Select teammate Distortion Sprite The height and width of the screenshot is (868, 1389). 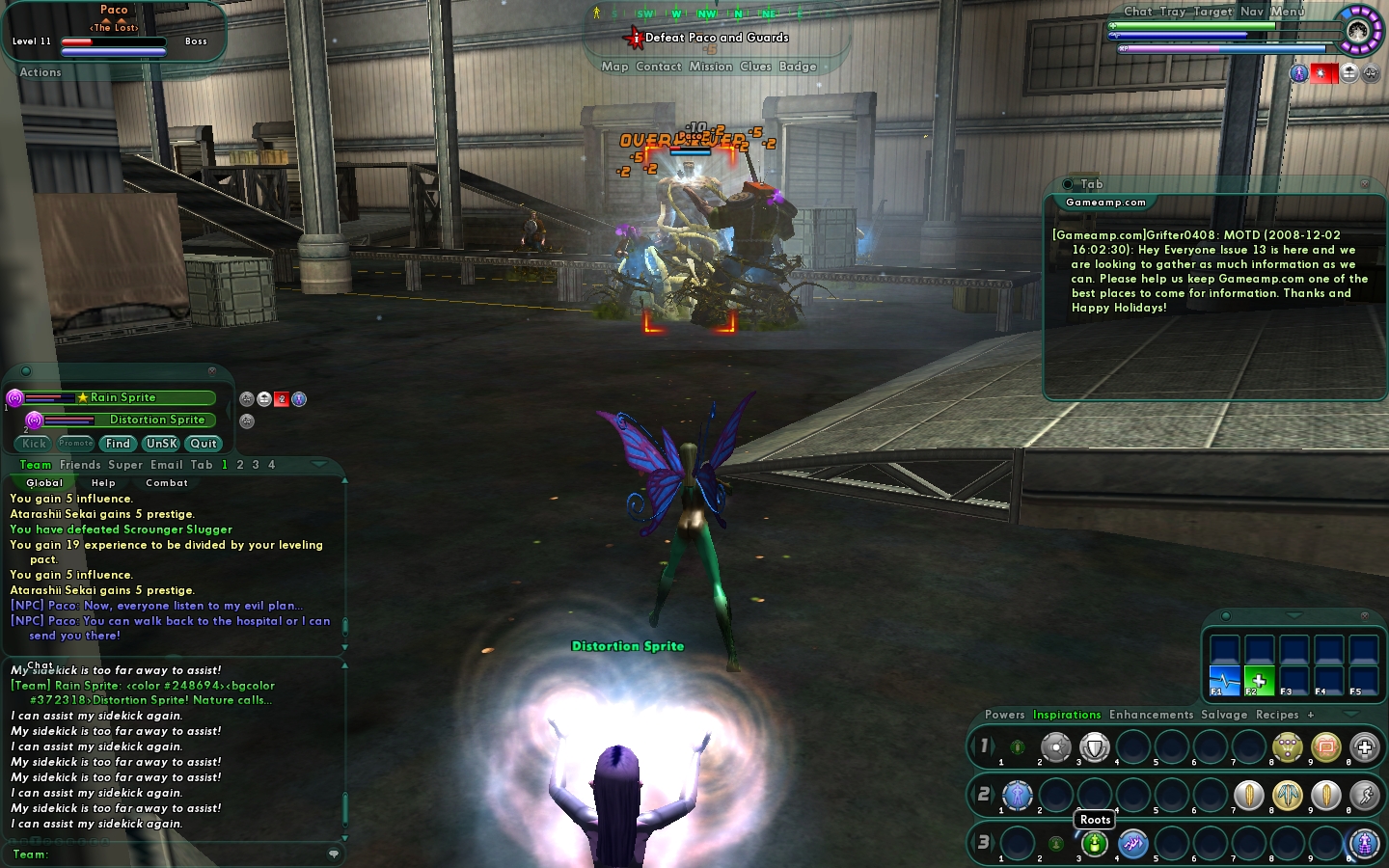click(156, 420)
